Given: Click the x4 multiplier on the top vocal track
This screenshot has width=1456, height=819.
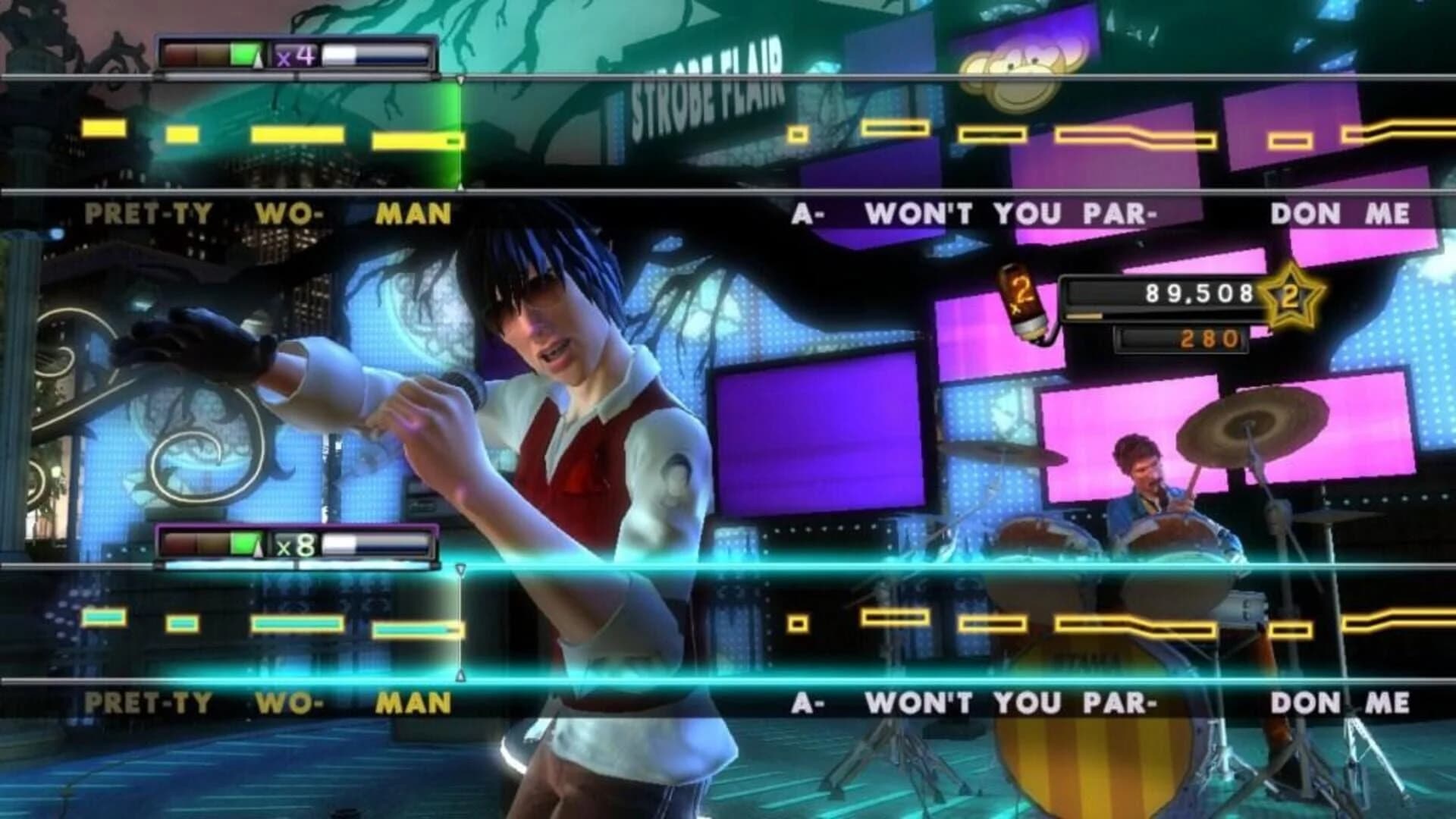Looking at the screenshot, I should (295, 57).
